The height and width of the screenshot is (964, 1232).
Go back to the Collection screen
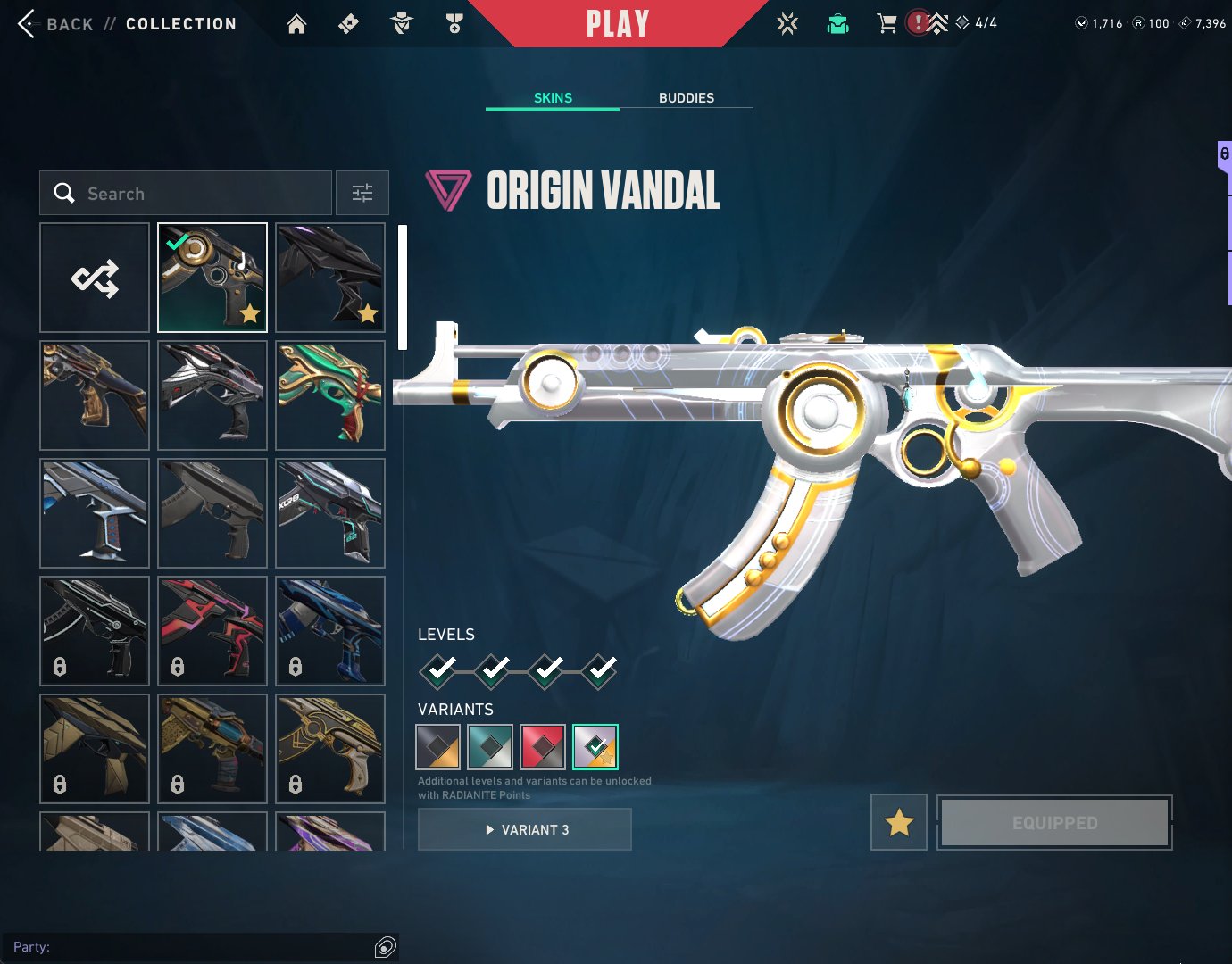click(27, 24)
